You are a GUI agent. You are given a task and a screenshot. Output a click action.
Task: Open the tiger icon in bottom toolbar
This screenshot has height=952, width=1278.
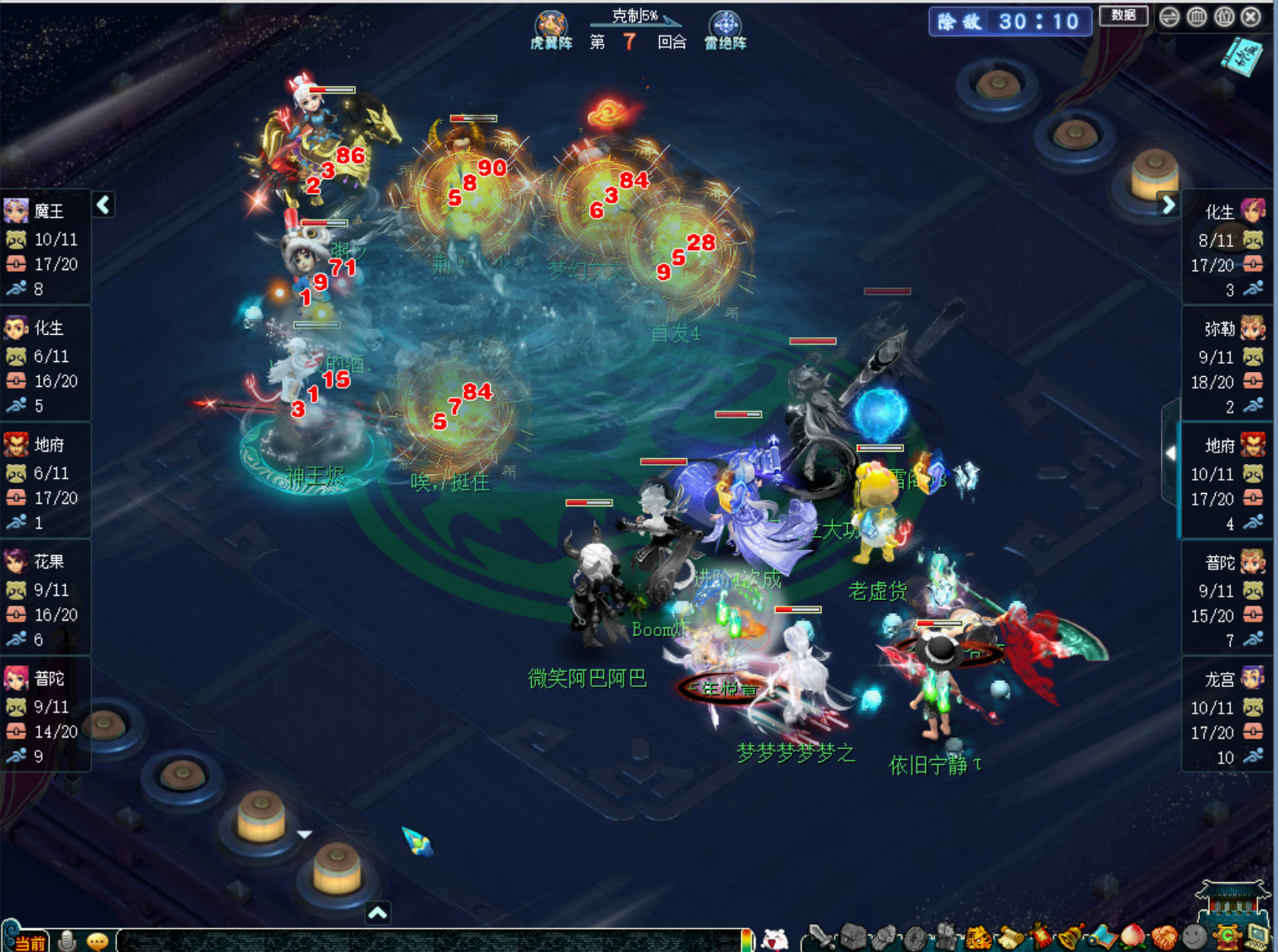click(978, 938)
